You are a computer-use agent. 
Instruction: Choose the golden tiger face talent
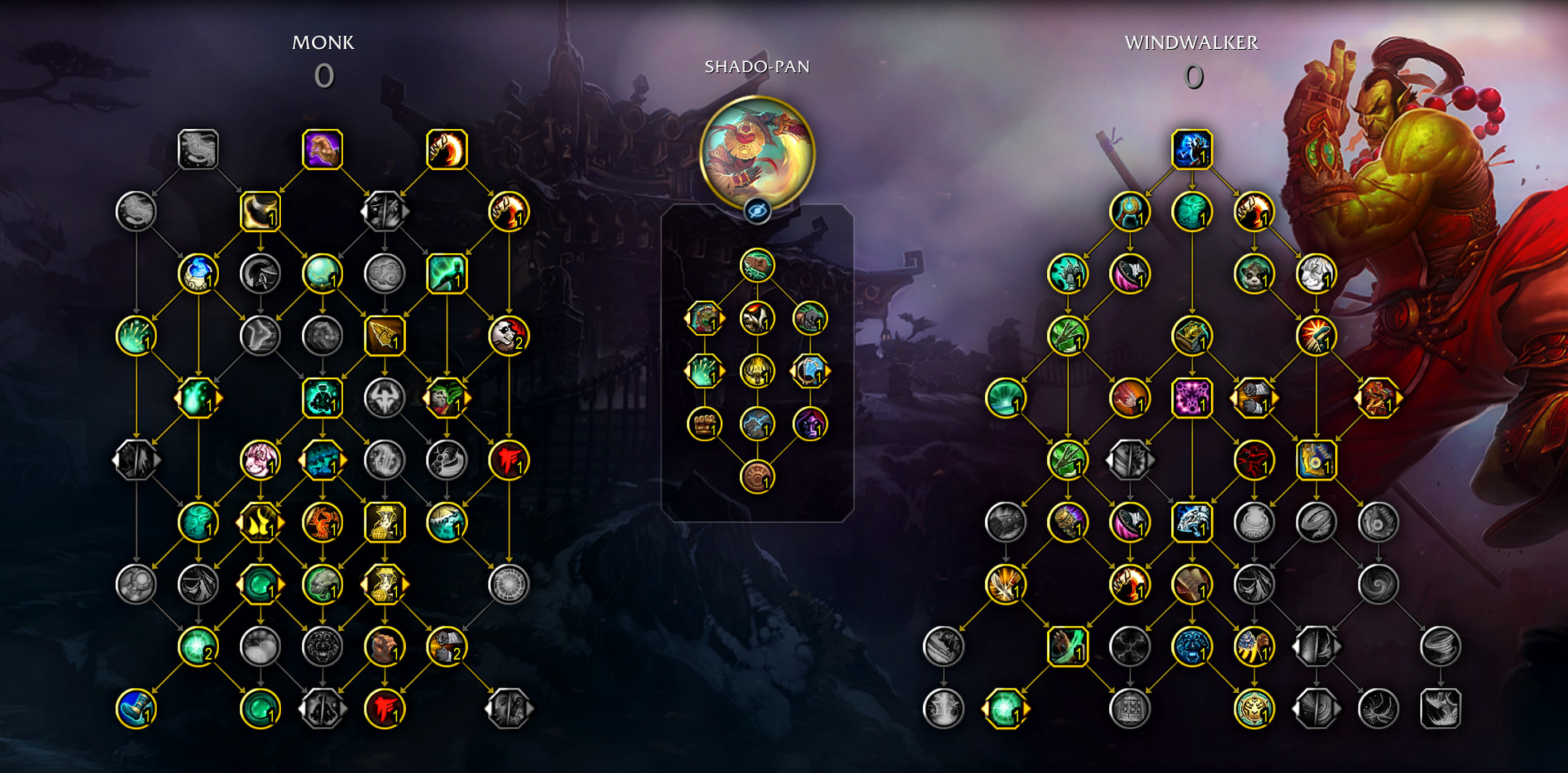1254,708
